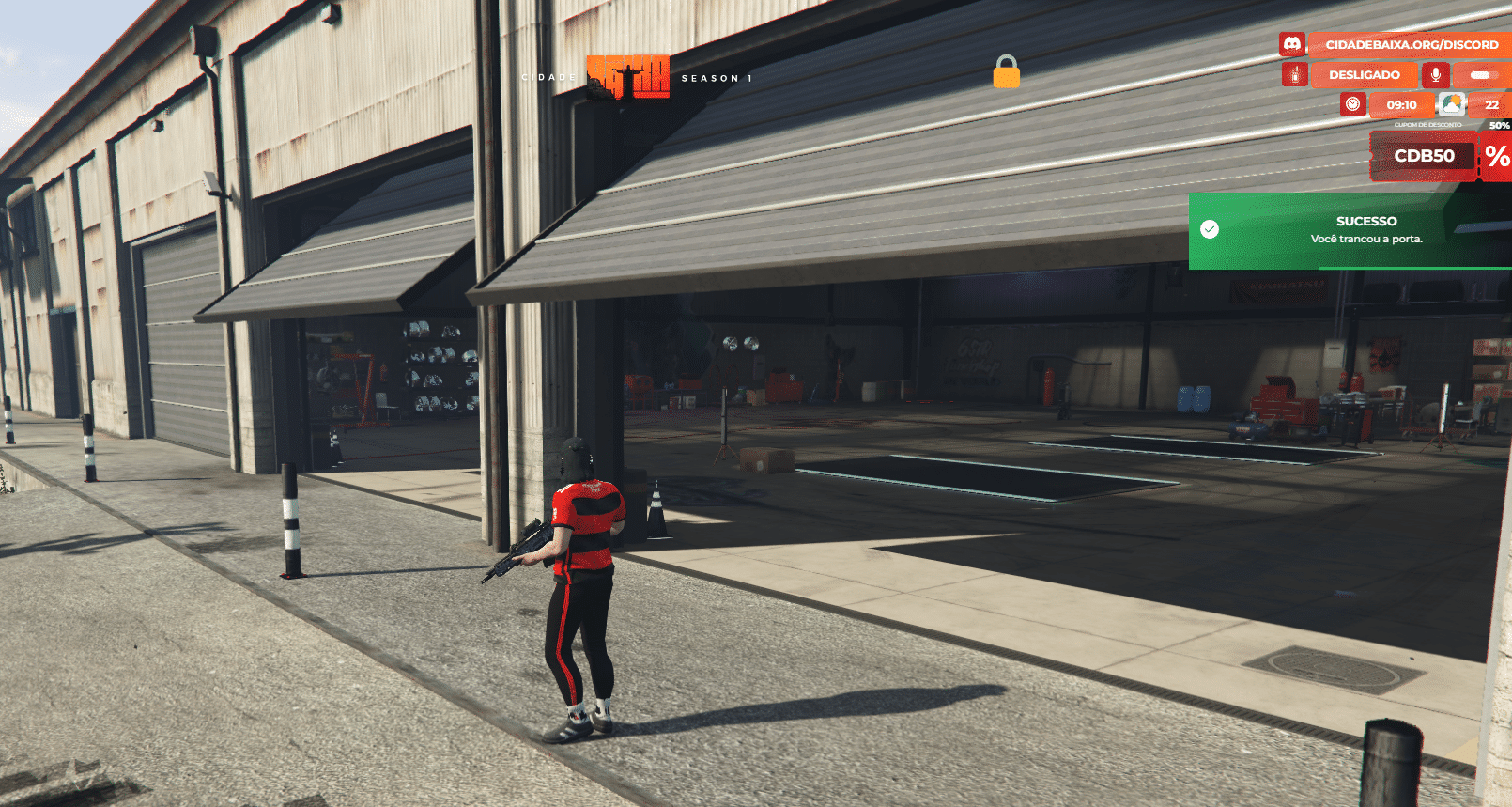The width and height of the screenshot is (1512, 807).
Task: Click the radio walkie-talkie icon
Action: click(x=1295, y=74)
